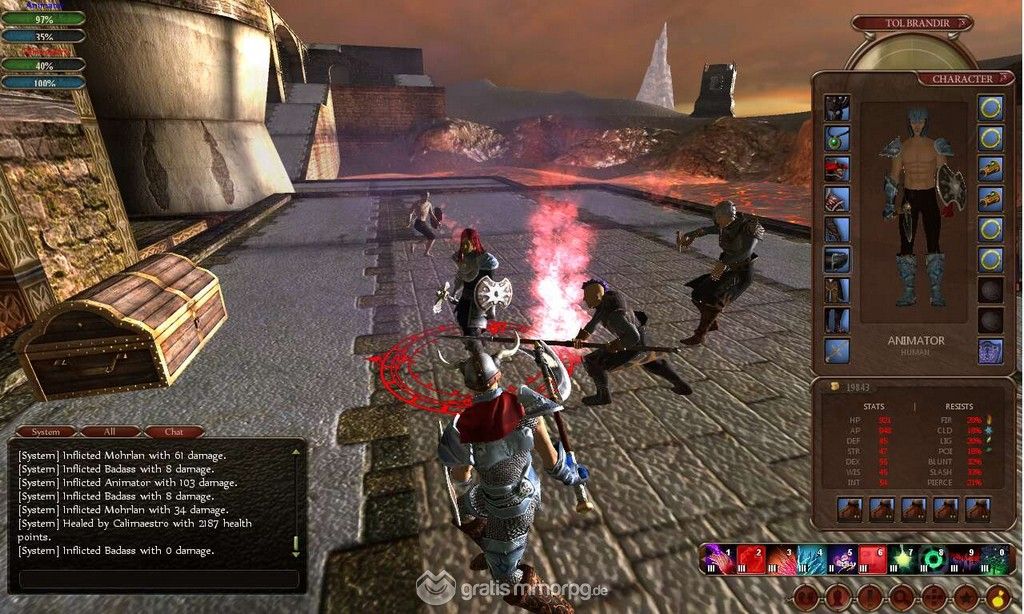
Task: Switch to the System chat tab
Action: pyautogui.click(x=46, y=432)
